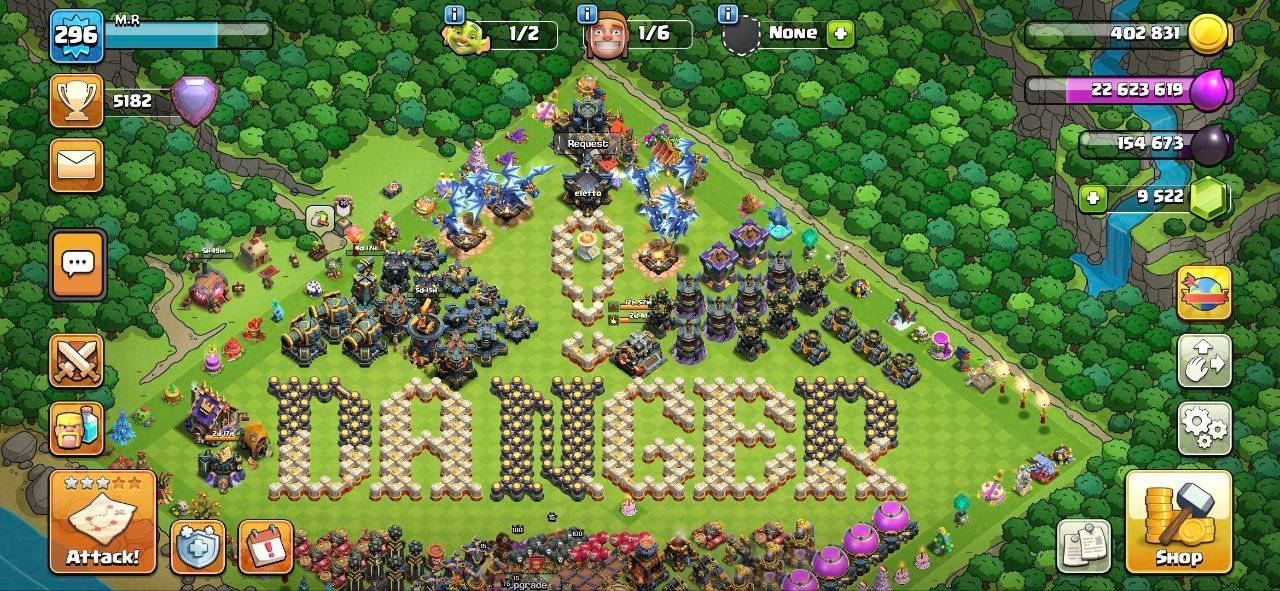The width and height of the screenshot is (1280, 591).
Task: Open the Settings gears
Action: tap(1204, 429)
